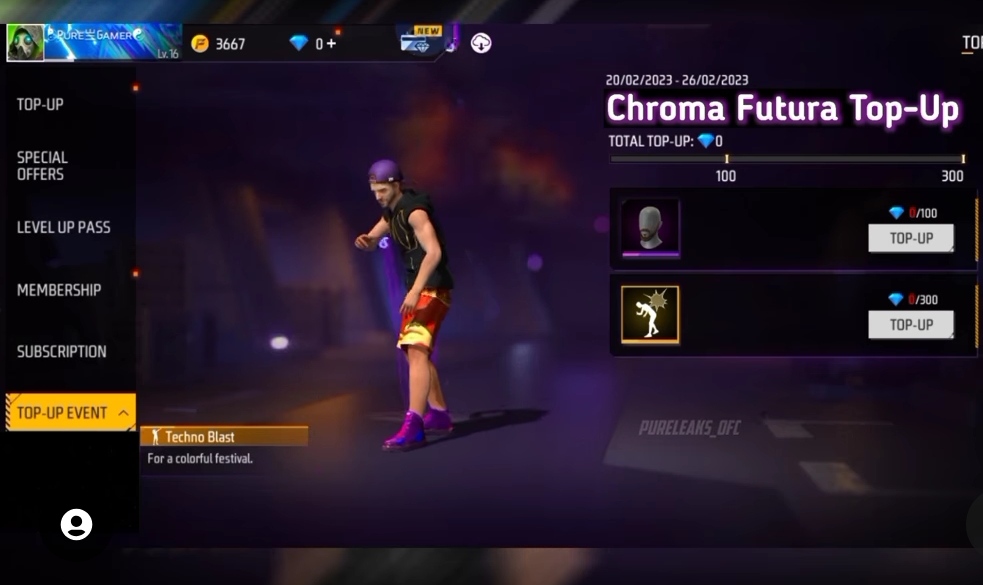
Task: Go to the Level Up Pass section
Action: pyautogui.click(x=63, y=227)
